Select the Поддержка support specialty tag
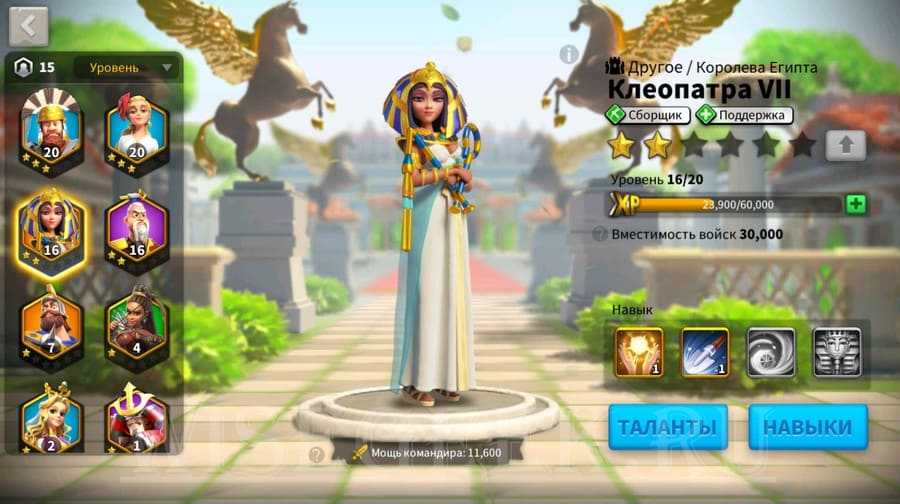Image resolution: width=900 pixels, height=504 pixels. pos(744,115)
